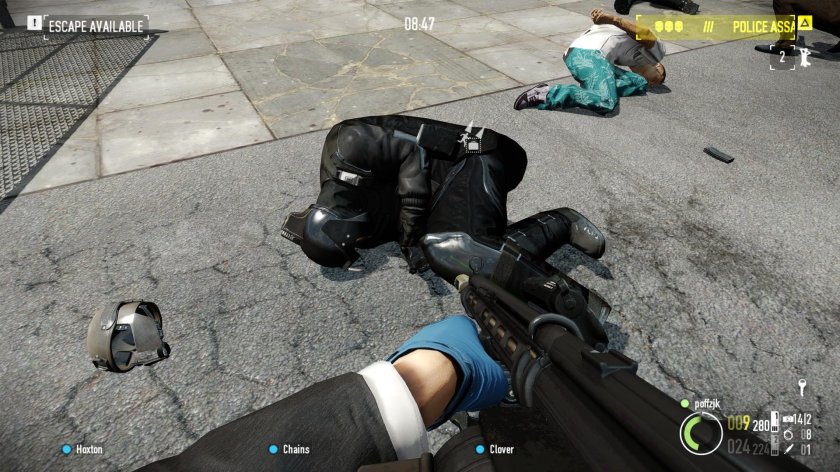Select teammate Hoxton's name tag
Viewport: 840px width, 472px height.
tap(89, 450)
